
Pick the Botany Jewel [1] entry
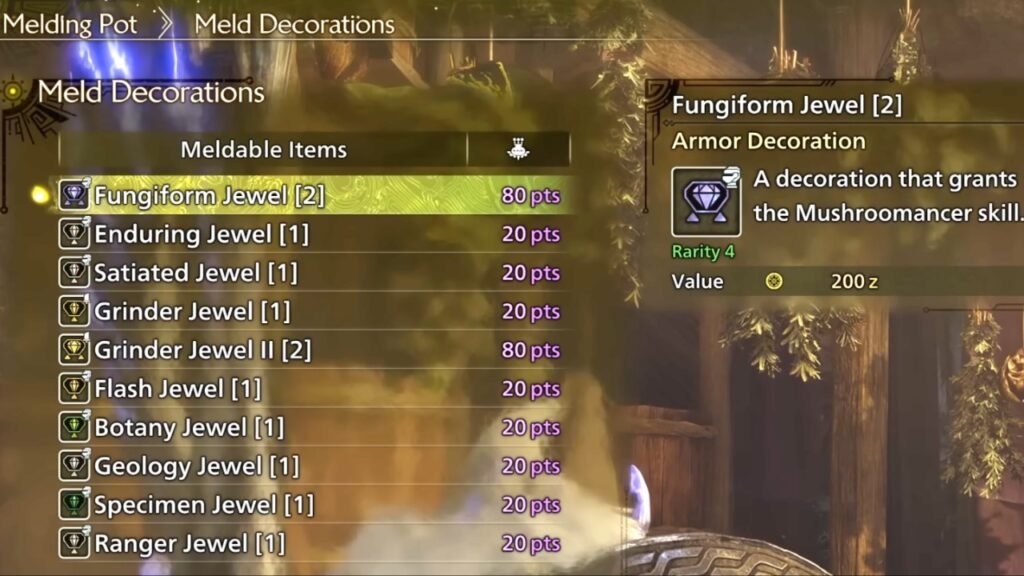[x=189, y=428]
